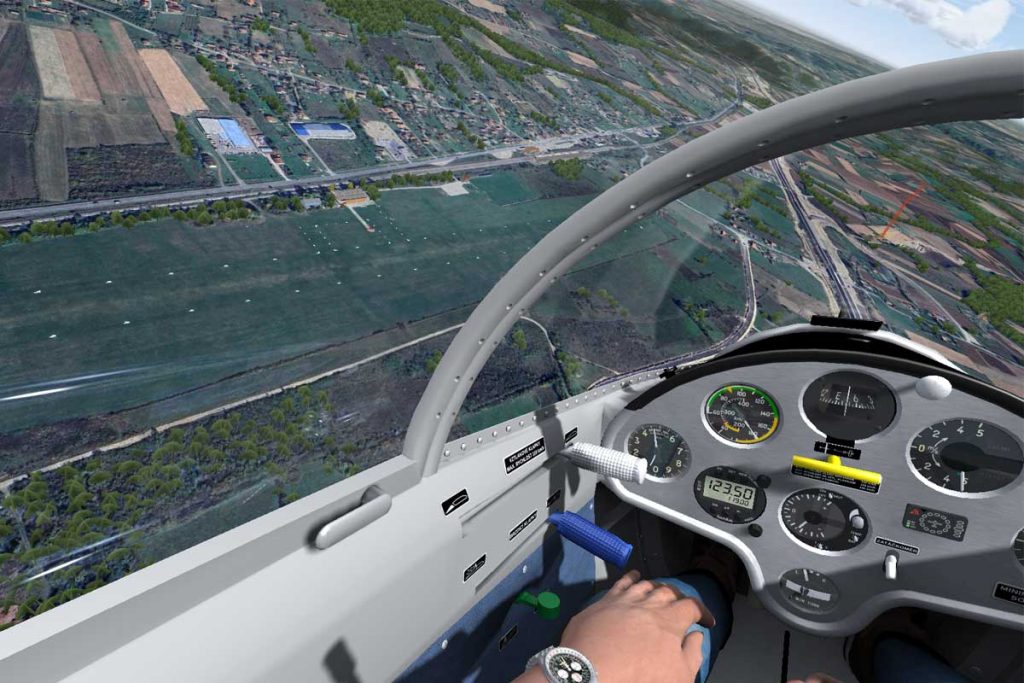Click the canopy latch handle on frame
The image size is (1024, 683).
coord(352,517)
